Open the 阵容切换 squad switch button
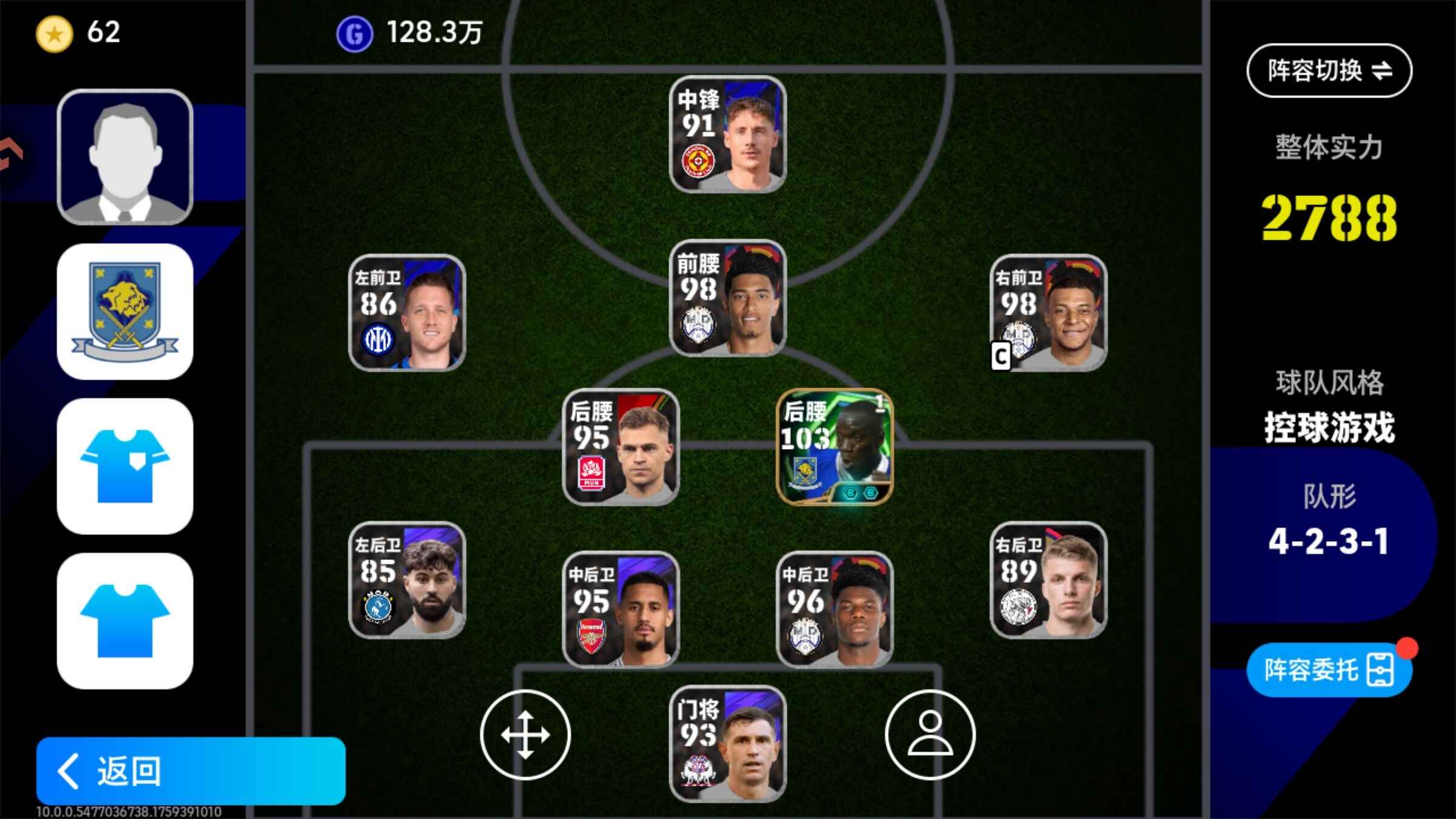 pyautogui.click(x=1329, y=71)
